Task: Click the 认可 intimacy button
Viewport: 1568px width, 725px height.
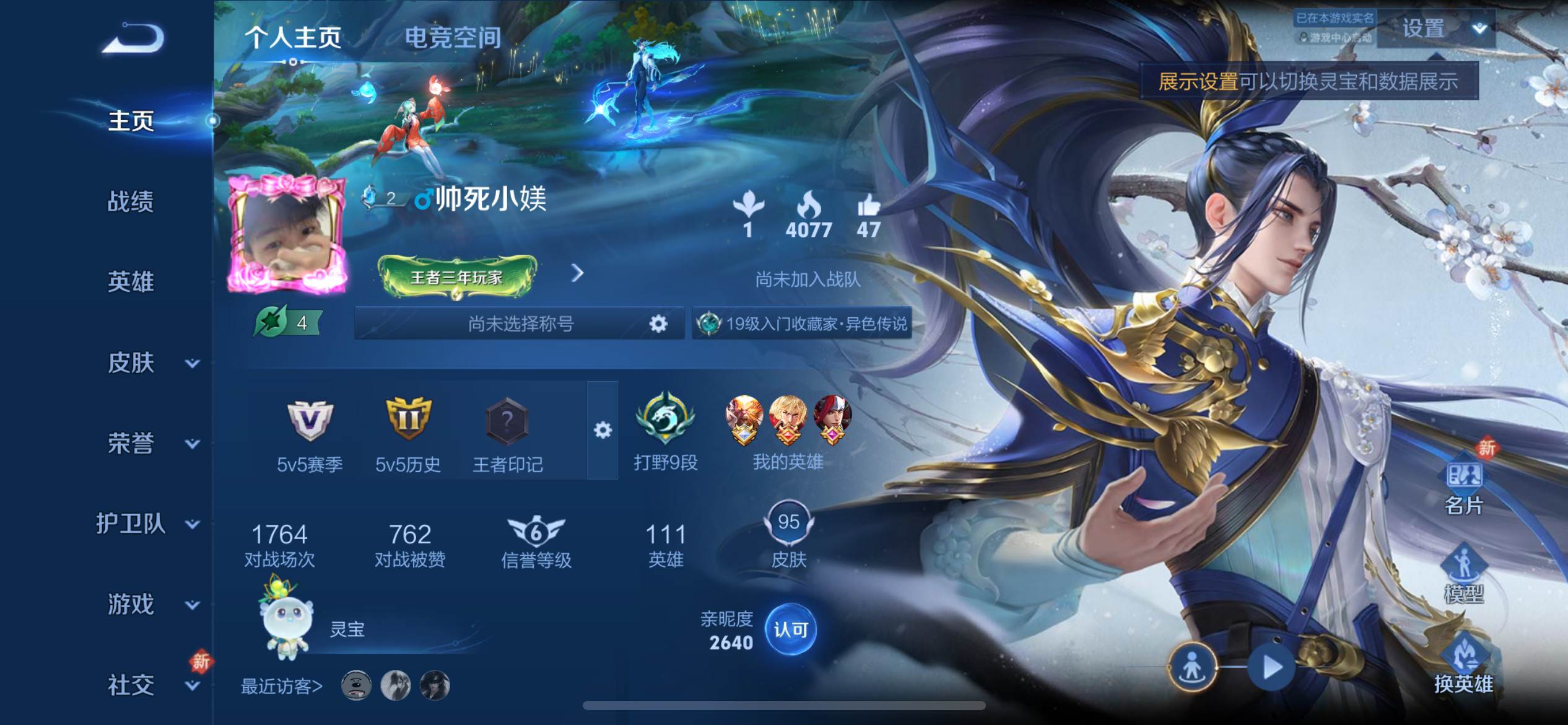Action: pyautogui.click(x=791, y=630)
